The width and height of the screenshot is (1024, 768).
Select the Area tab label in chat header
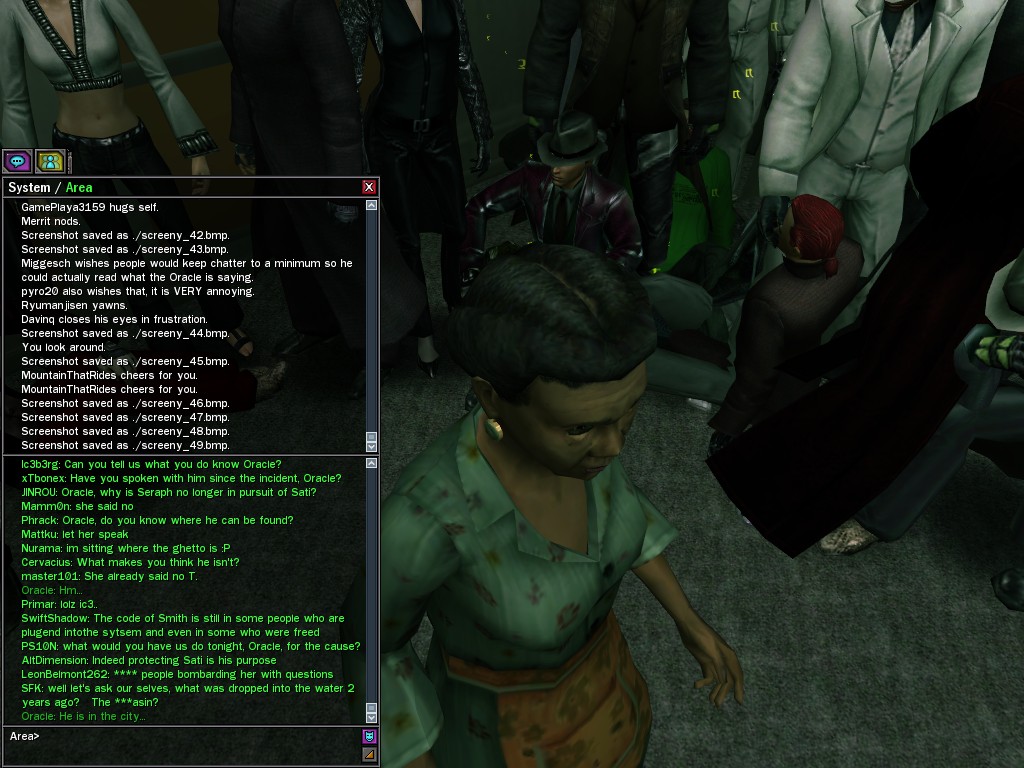[79, 187]
